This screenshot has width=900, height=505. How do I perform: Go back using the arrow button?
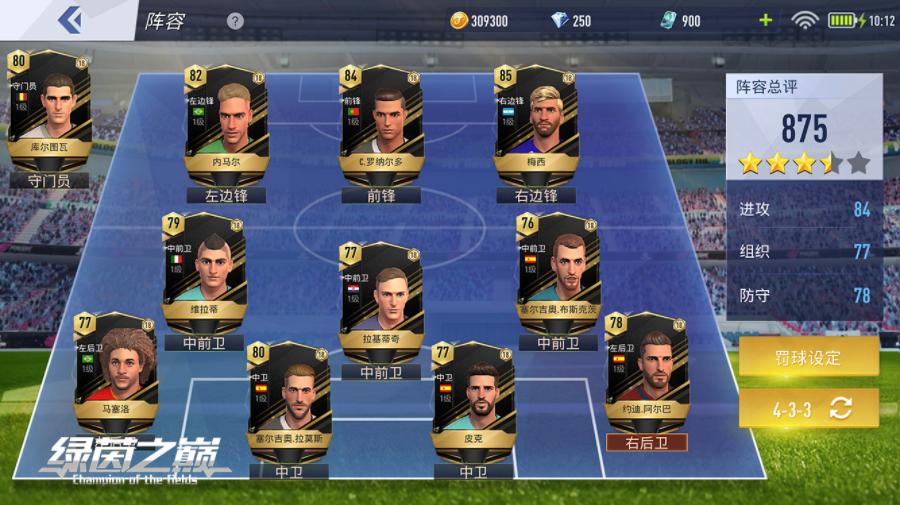tap(69, 20)
